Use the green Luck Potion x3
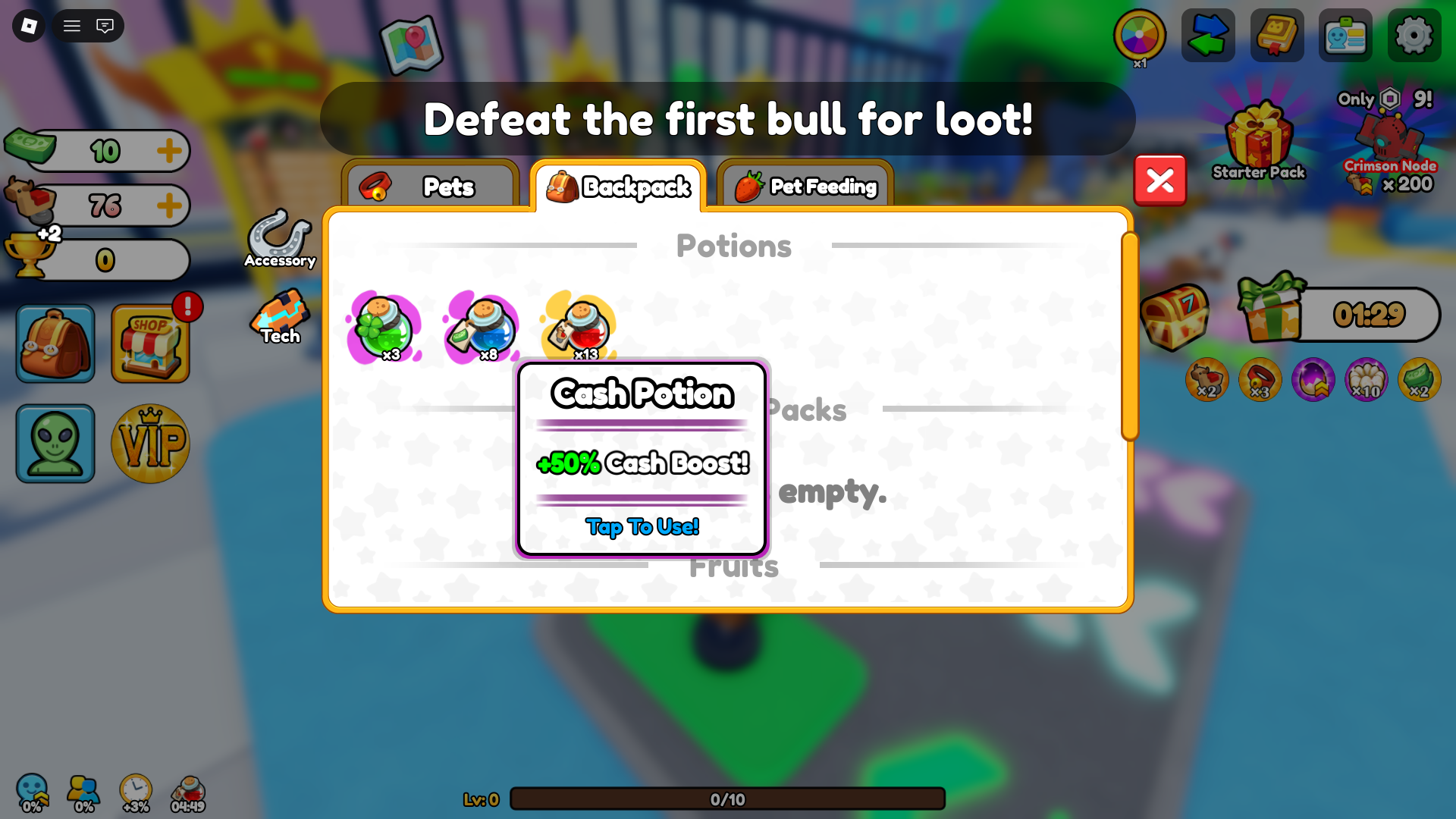The width and height of the screenshot is (1456, 819). [384, 328]
